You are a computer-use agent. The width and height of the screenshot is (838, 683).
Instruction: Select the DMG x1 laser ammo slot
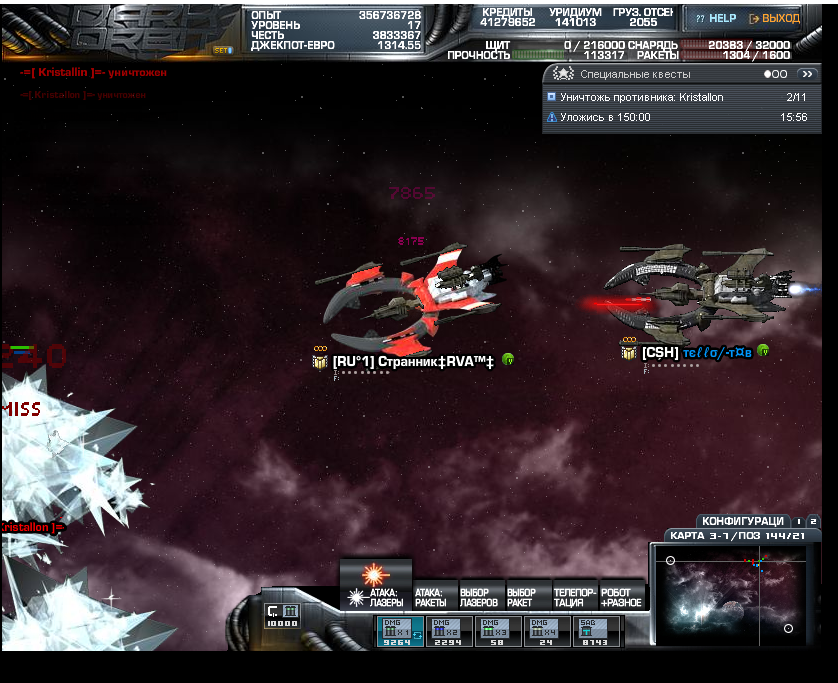pos(398,632)
